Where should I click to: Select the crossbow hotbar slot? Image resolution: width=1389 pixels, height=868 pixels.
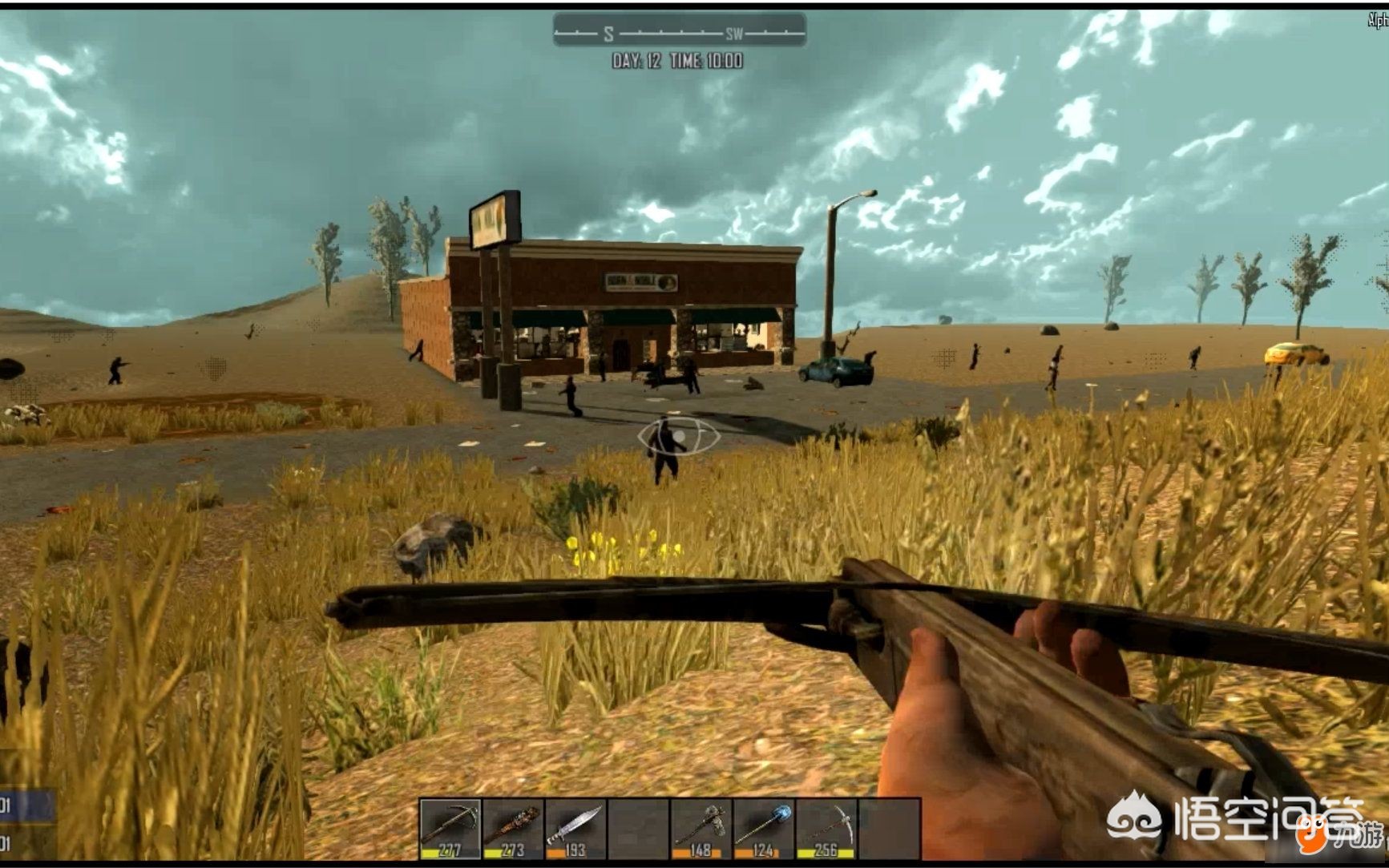450,828
